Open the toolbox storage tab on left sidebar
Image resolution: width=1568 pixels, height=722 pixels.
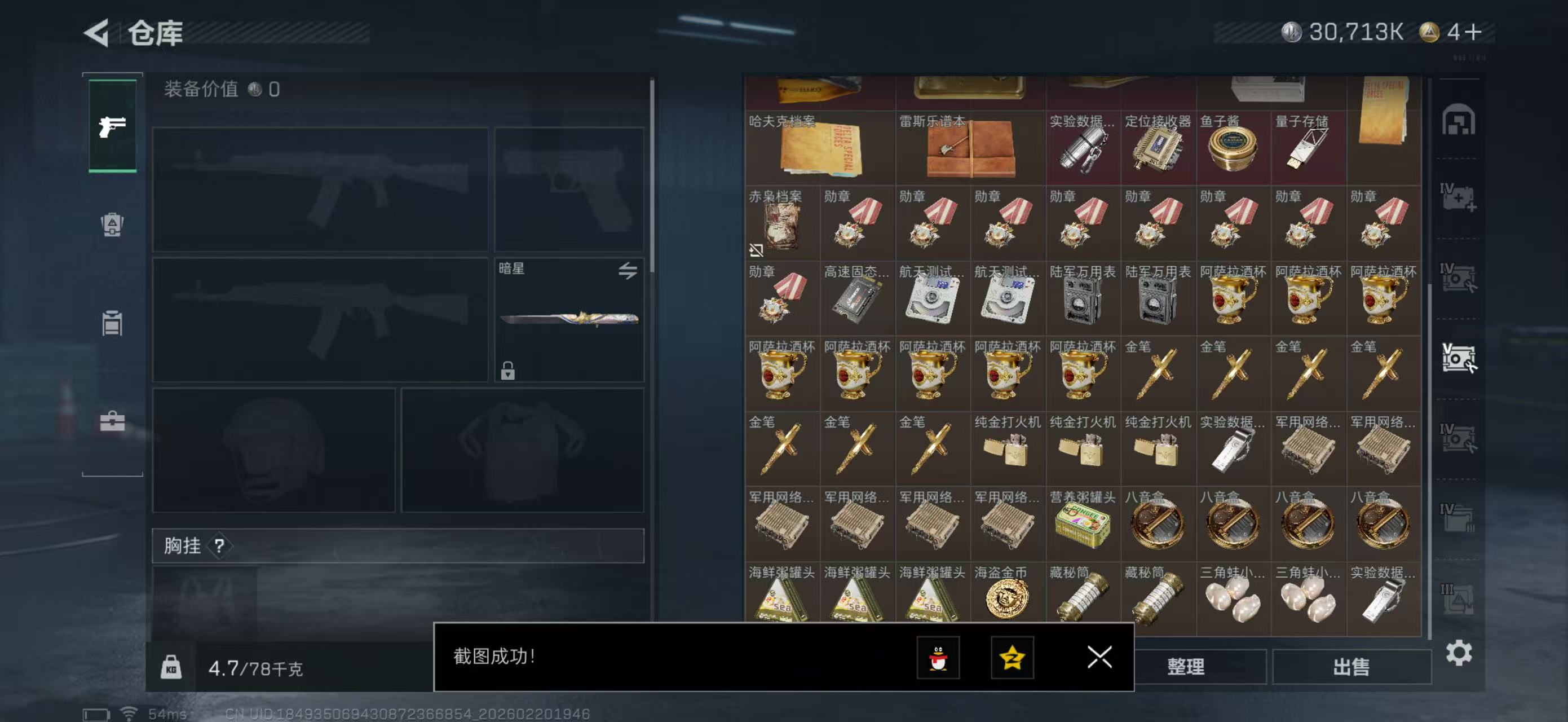click(112, 420)
